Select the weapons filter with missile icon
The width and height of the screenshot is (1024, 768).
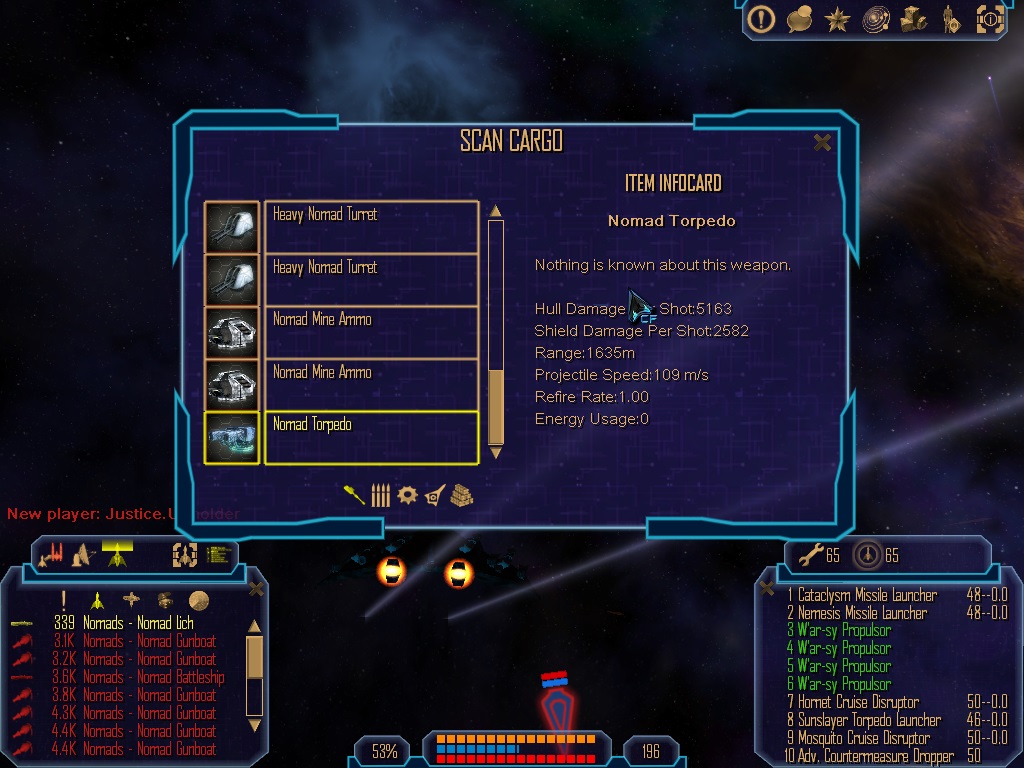(x=354, y=495)
